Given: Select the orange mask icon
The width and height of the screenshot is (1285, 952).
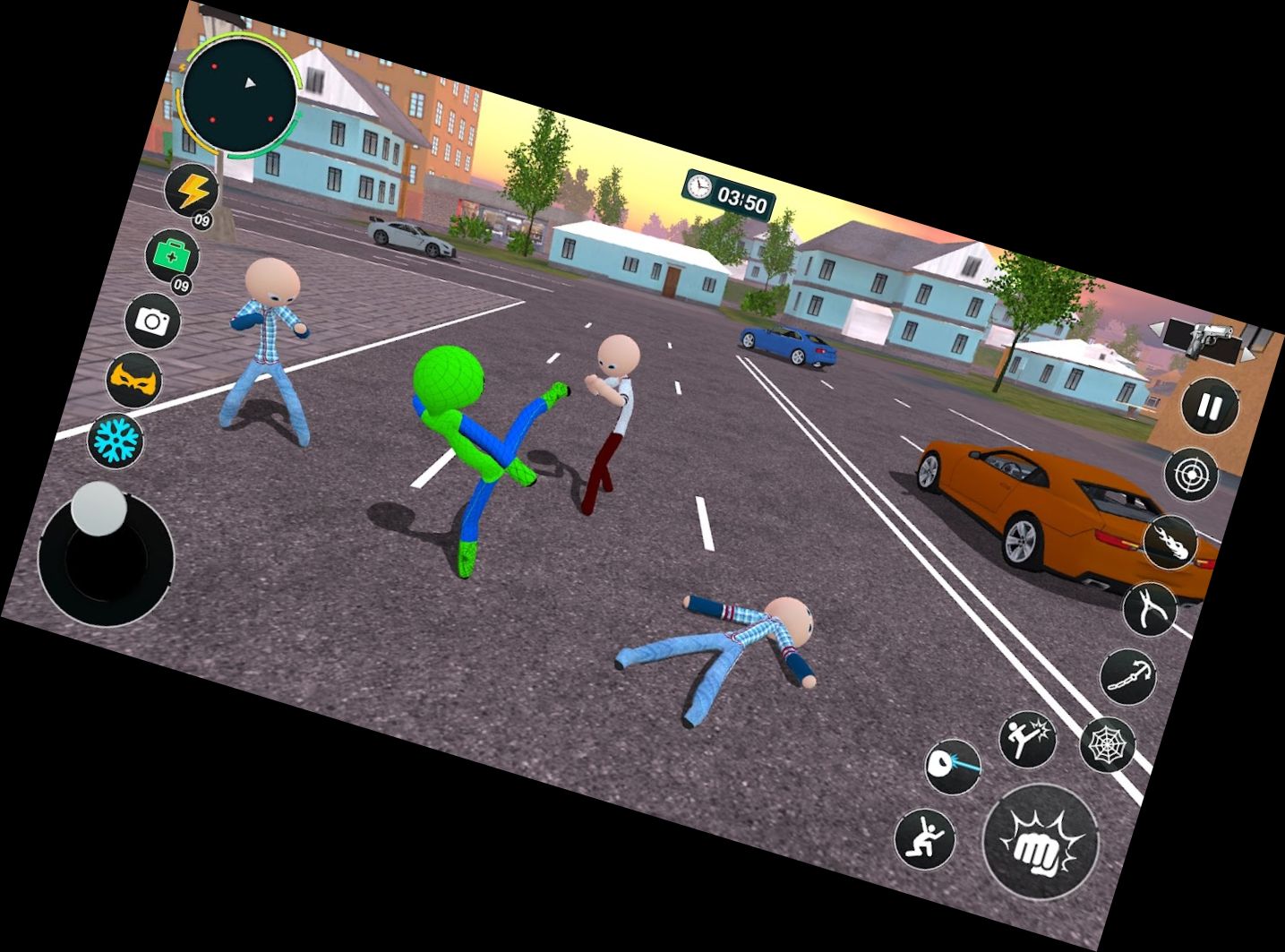Looking at the screenshot, I should [x=134, y=380].
